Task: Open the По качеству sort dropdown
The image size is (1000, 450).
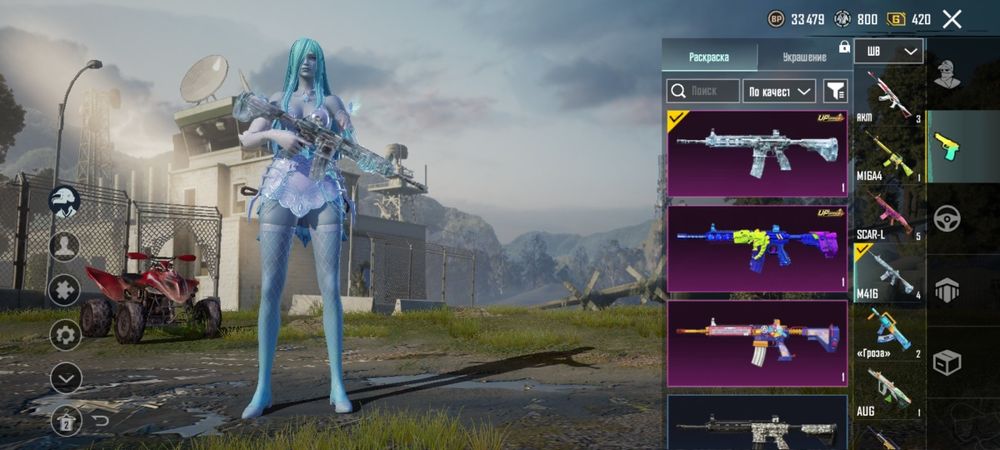Action: coord(781,91)
